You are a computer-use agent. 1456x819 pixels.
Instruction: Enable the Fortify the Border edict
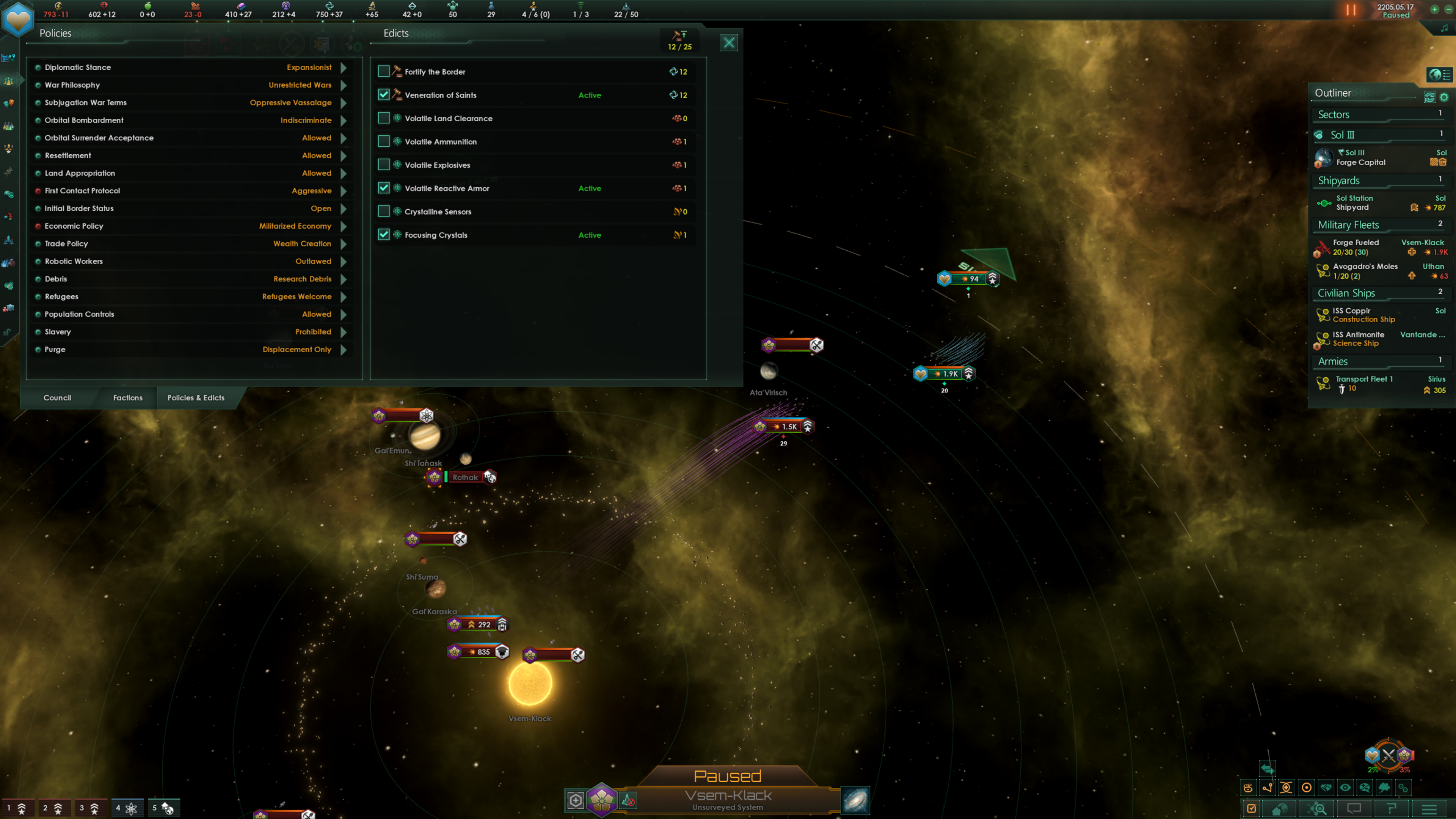point(384,71)
